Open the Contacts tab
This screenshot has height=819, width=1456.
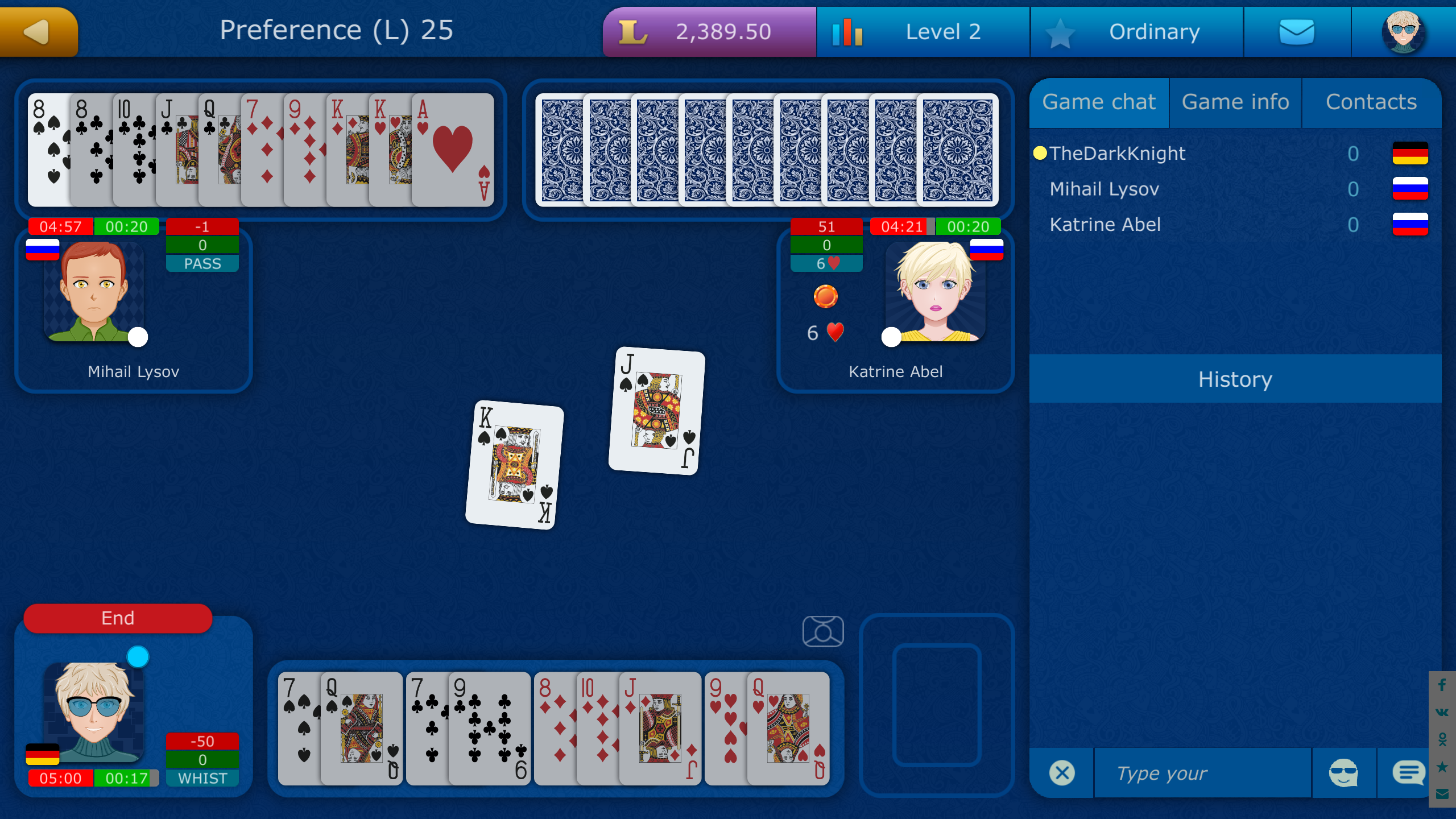[x=1371, y=102]
